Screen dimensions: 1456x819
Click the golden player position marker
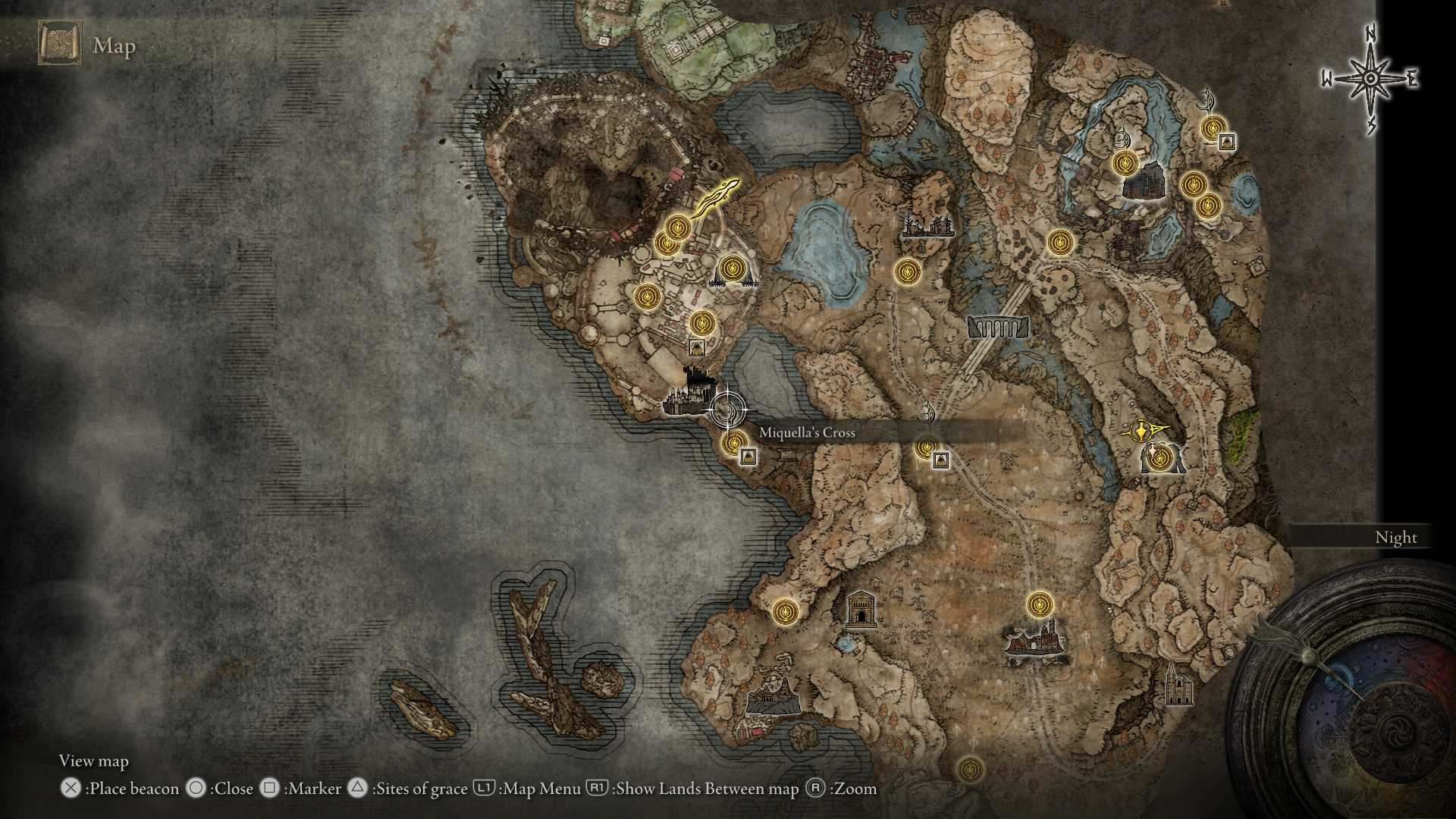click(x=1144, y=432)
